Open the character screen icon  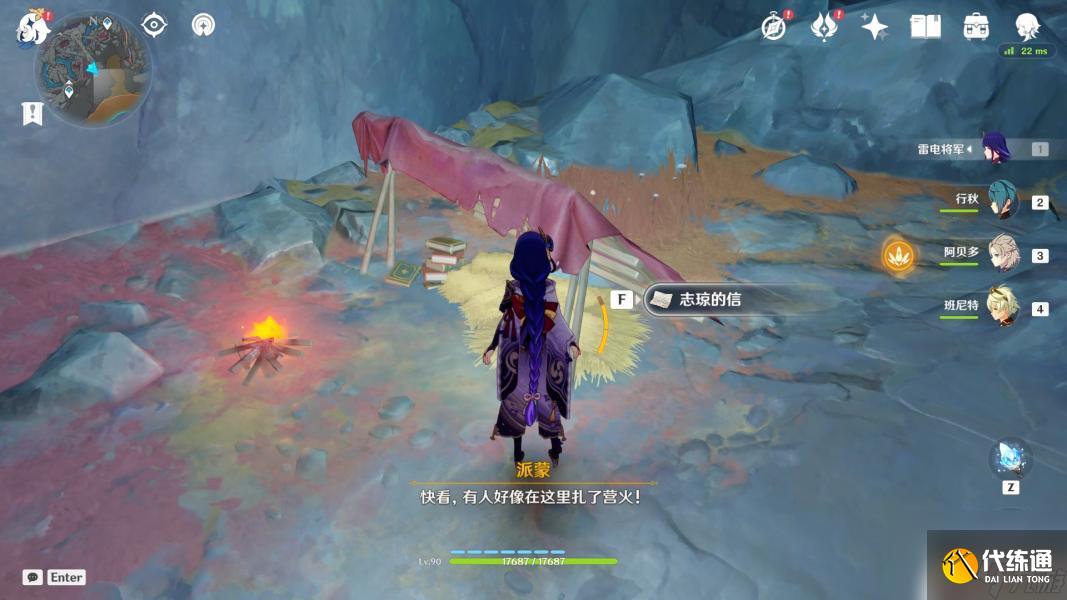(1027, 27)
